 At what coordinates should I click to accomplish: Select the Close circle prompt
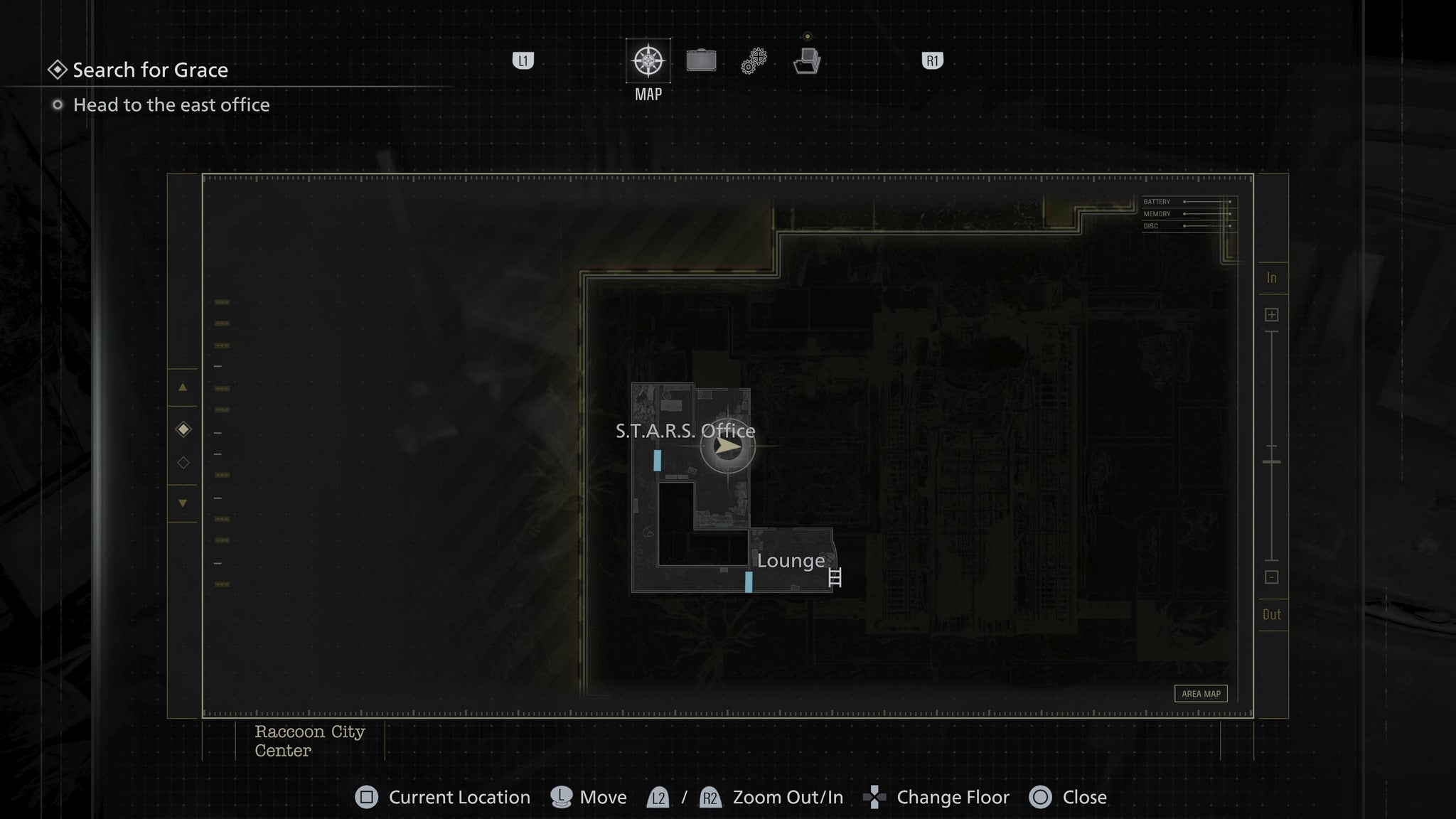pos(1041,798)
